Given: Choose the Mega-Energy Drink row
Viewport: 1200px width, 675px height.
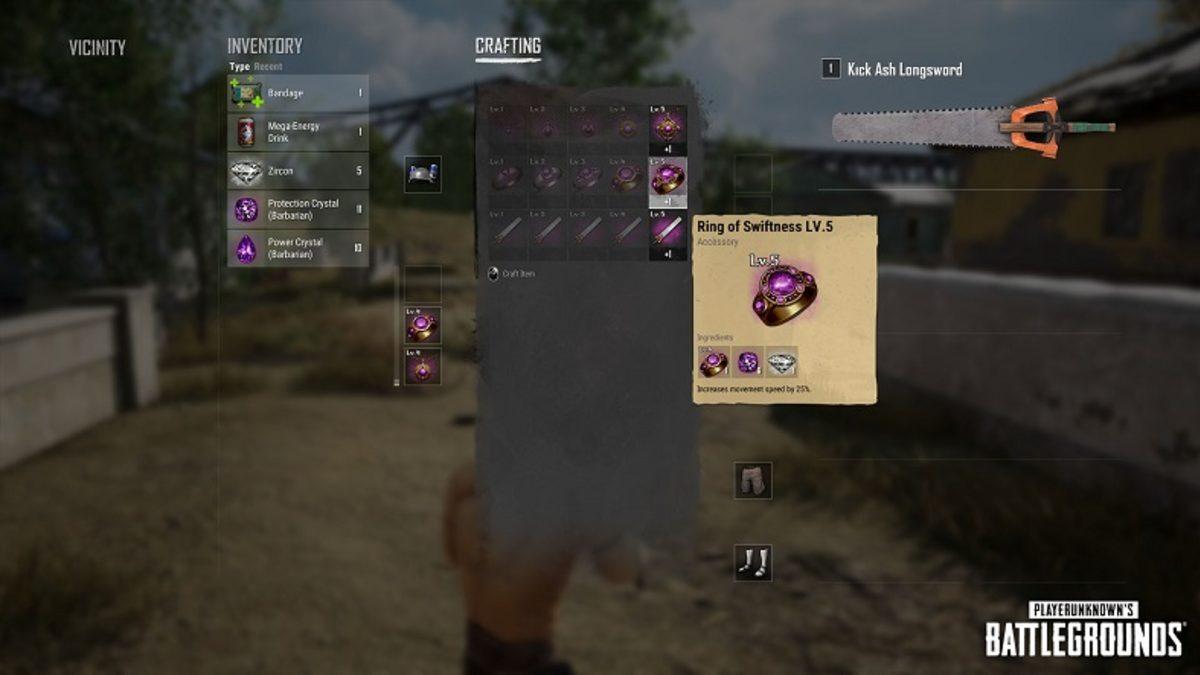Looking at the screenshot, I should pyautogui.click(x=297, y=132).
